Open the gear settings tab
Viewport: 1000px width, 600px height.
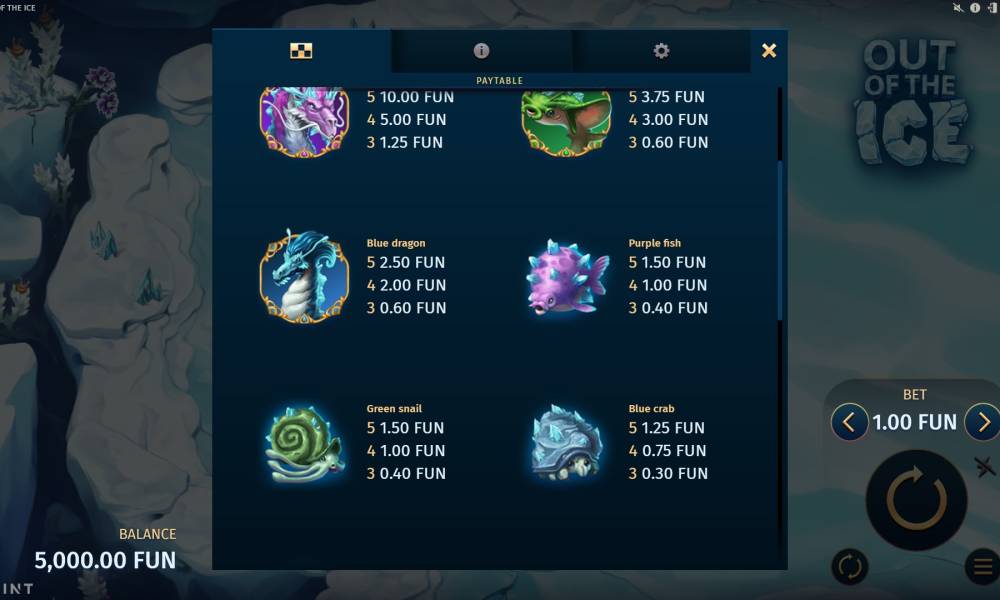click(x=661, y=51)
